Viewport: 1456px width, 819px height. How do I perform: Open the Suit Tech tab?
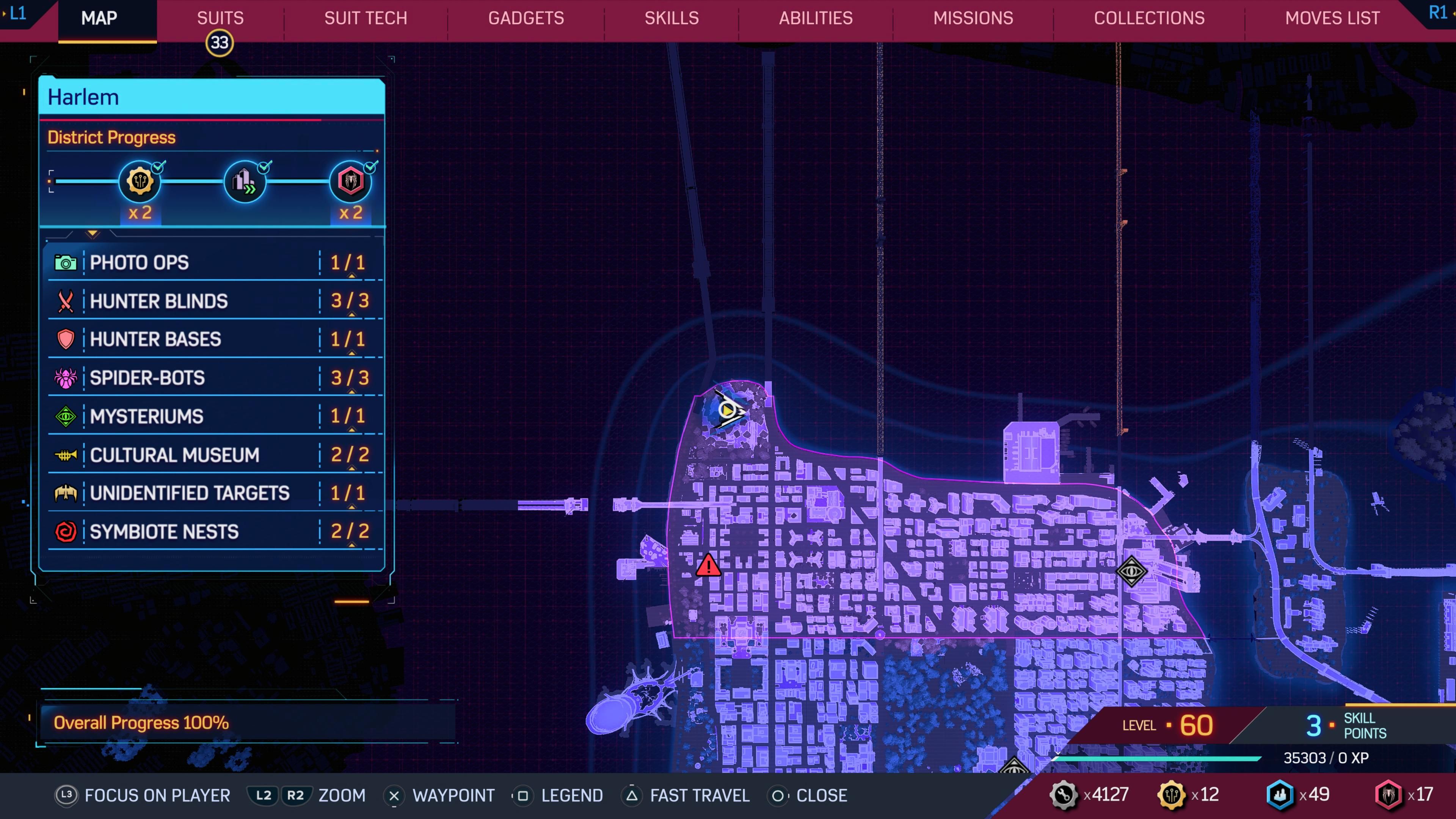(365, 18)
